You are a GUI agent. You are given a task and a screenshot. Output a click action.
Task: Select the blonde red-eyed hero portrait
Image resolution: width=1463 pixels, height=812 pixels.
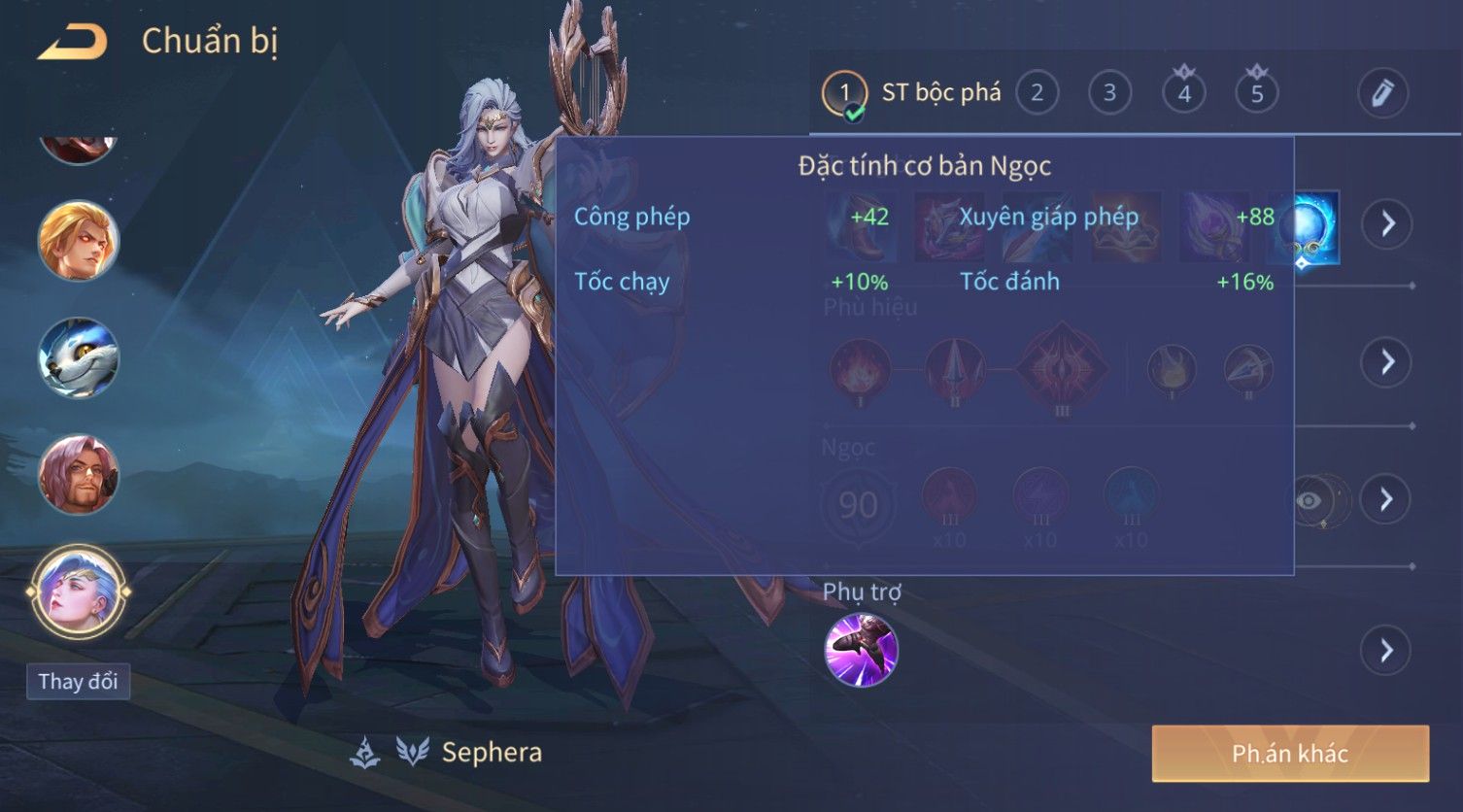tap(78, 240)
